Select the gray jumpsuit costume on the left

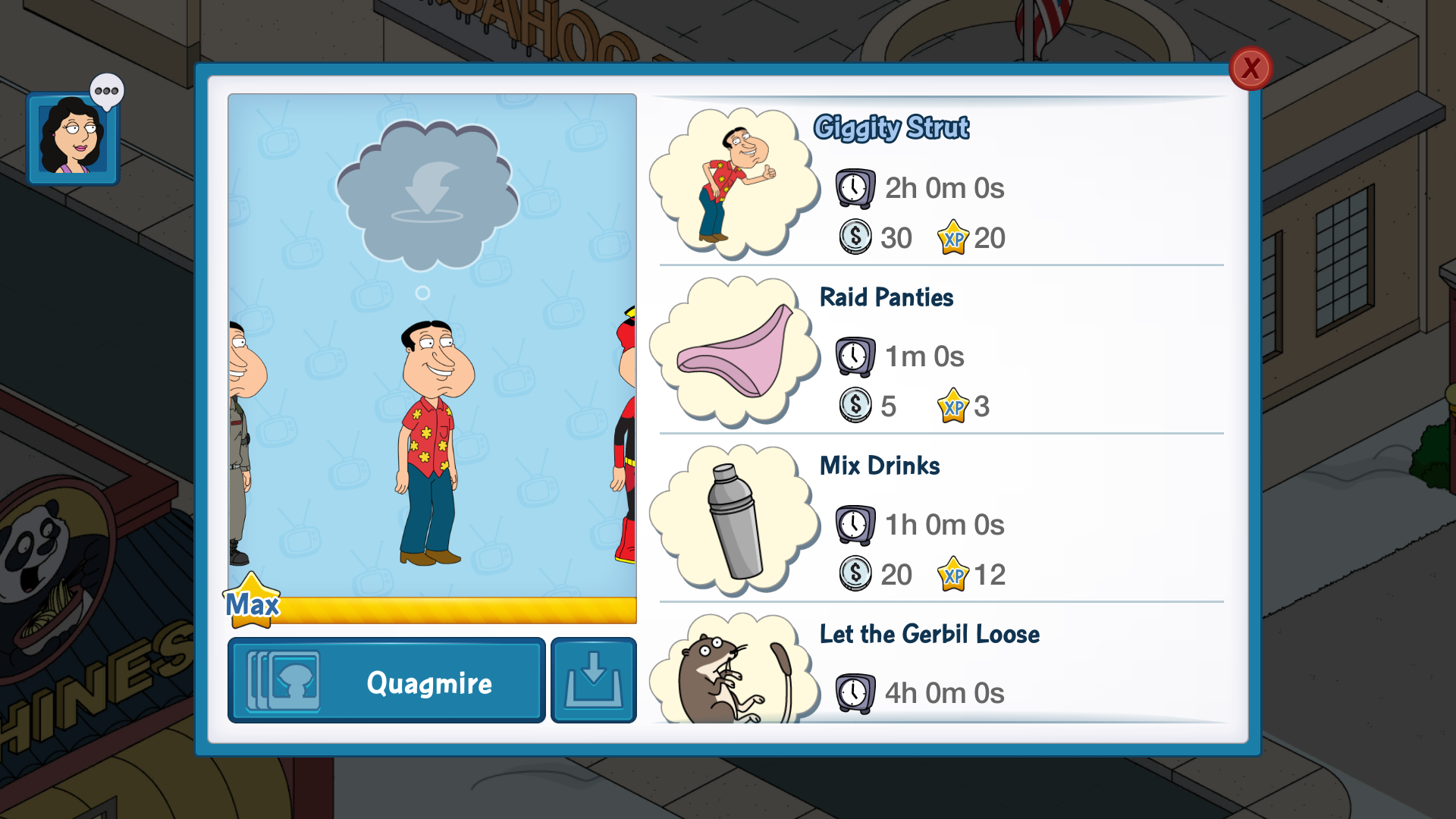tap(241, 440)
